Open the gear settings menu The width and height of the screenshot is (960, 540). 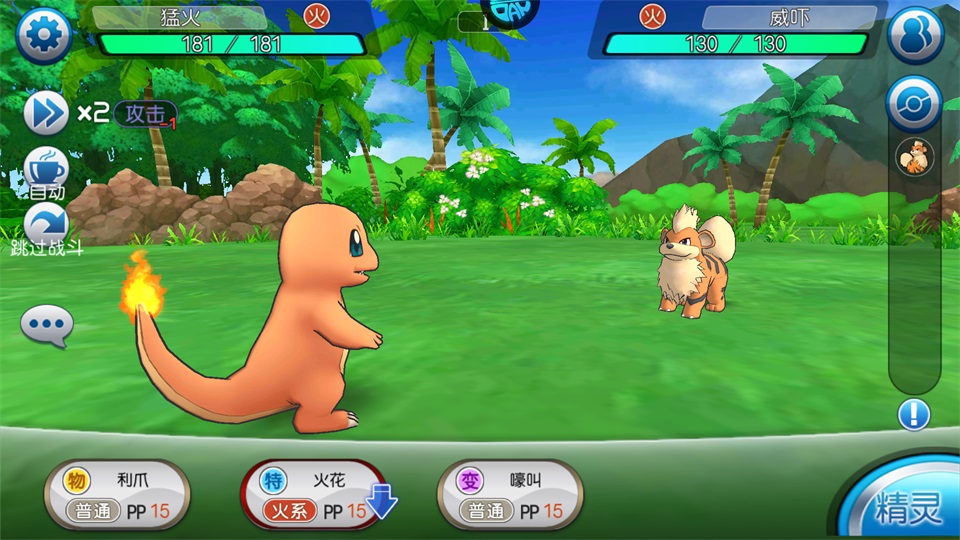point(43,37)
